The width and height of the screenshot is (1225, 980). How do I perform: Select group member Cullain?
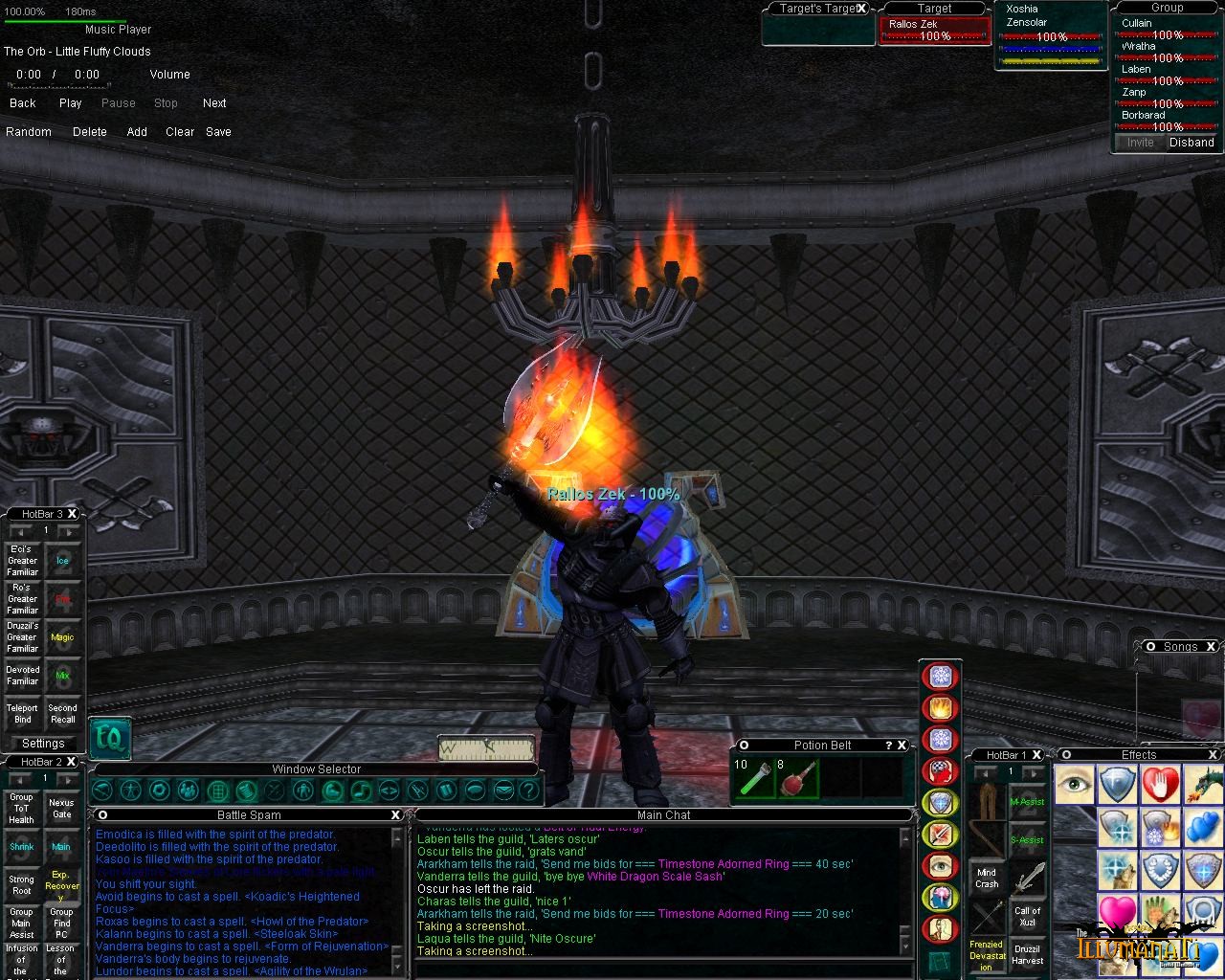pyautogui.click(x=1138, y=24)
